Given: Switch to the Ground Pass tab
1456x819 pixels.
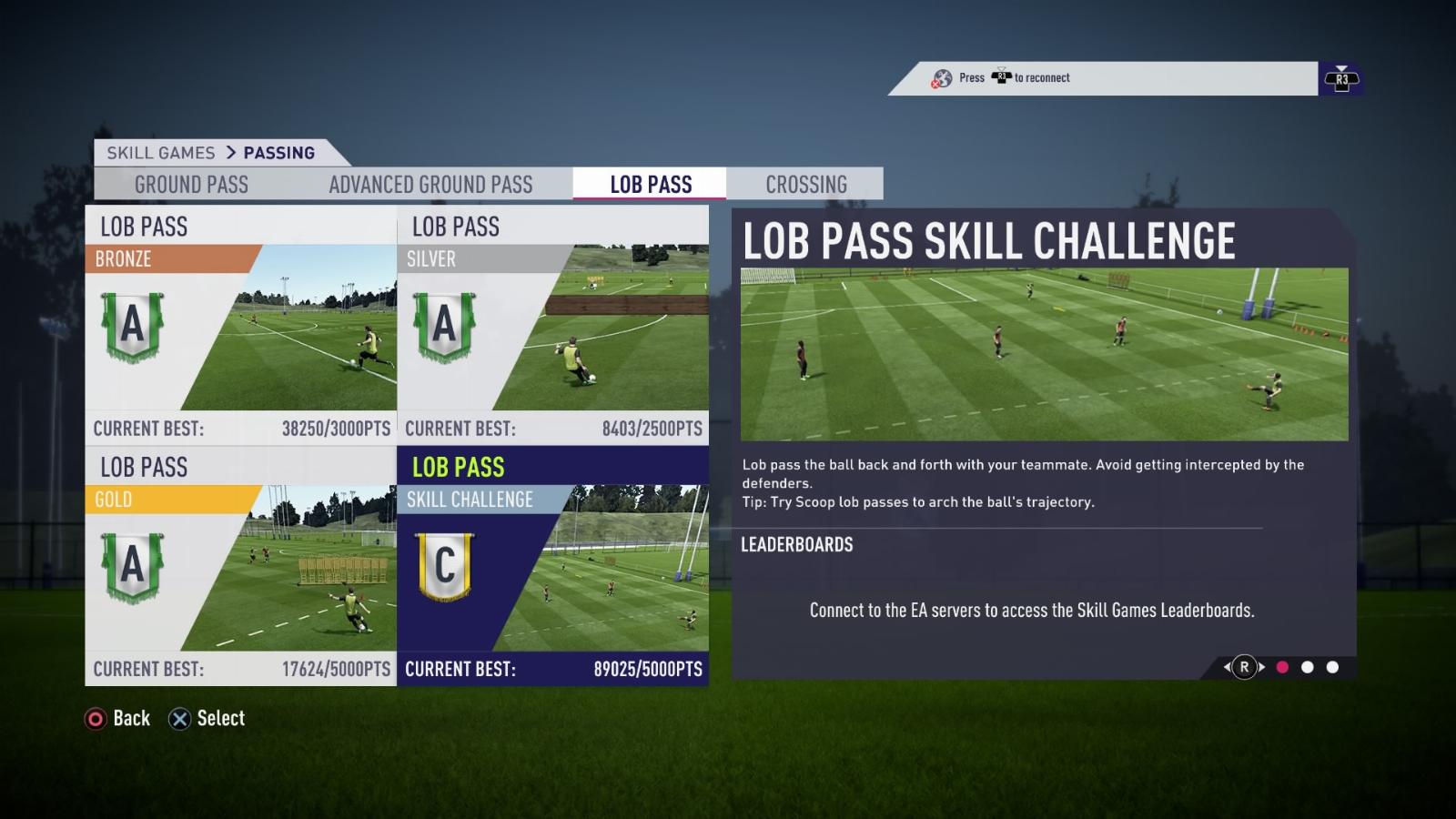Looking at the screenshot, I should click(191, 185).
